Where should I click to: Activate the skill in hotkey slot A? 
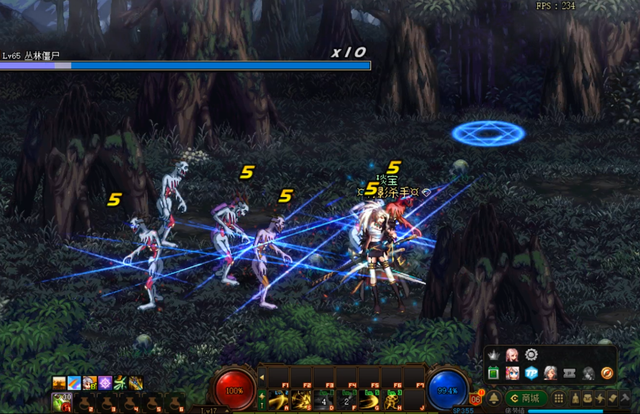tap(278, 402)
